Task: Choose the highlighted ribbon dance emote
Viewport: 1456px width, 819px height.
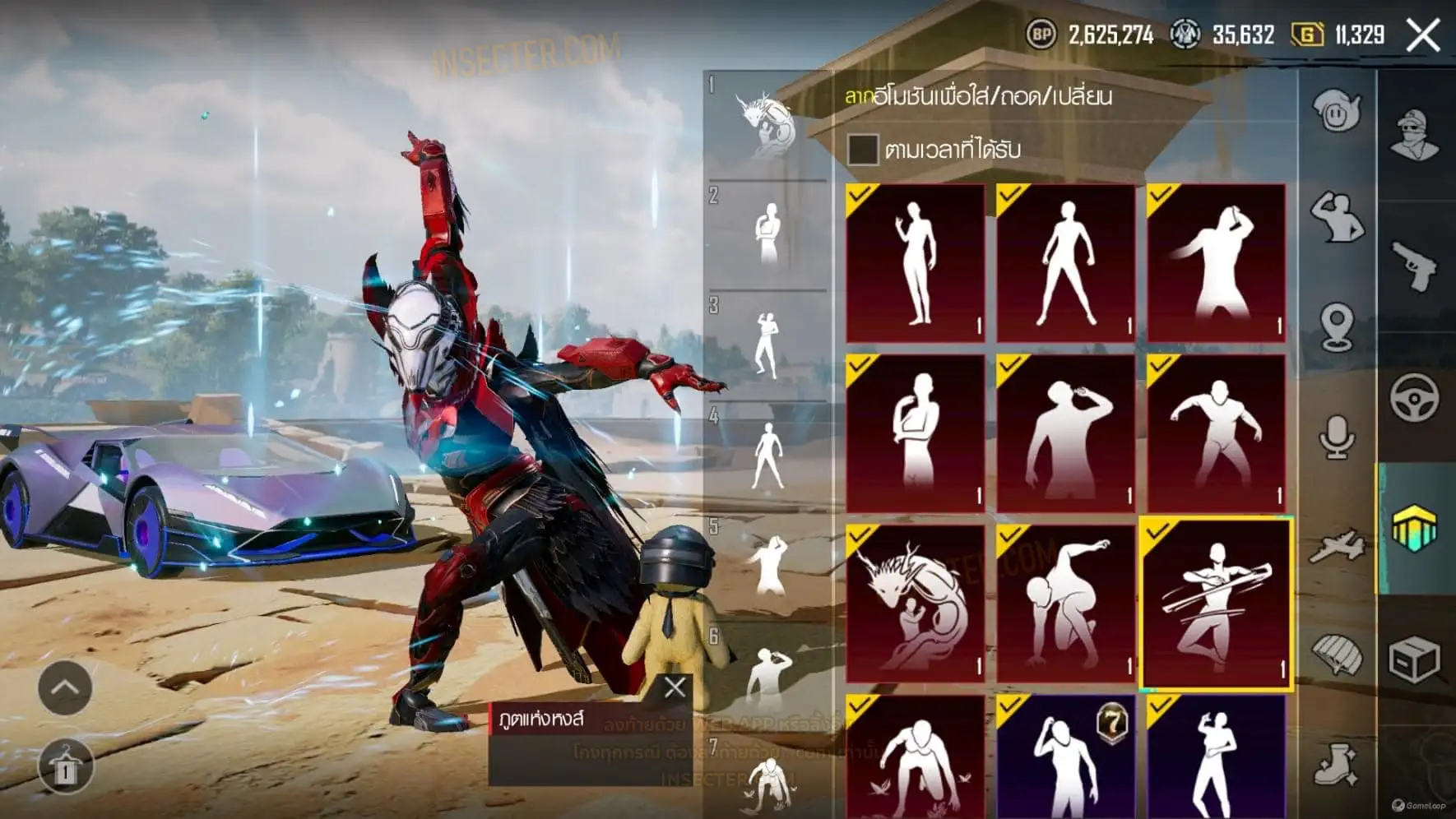Action: point(1216,604)
